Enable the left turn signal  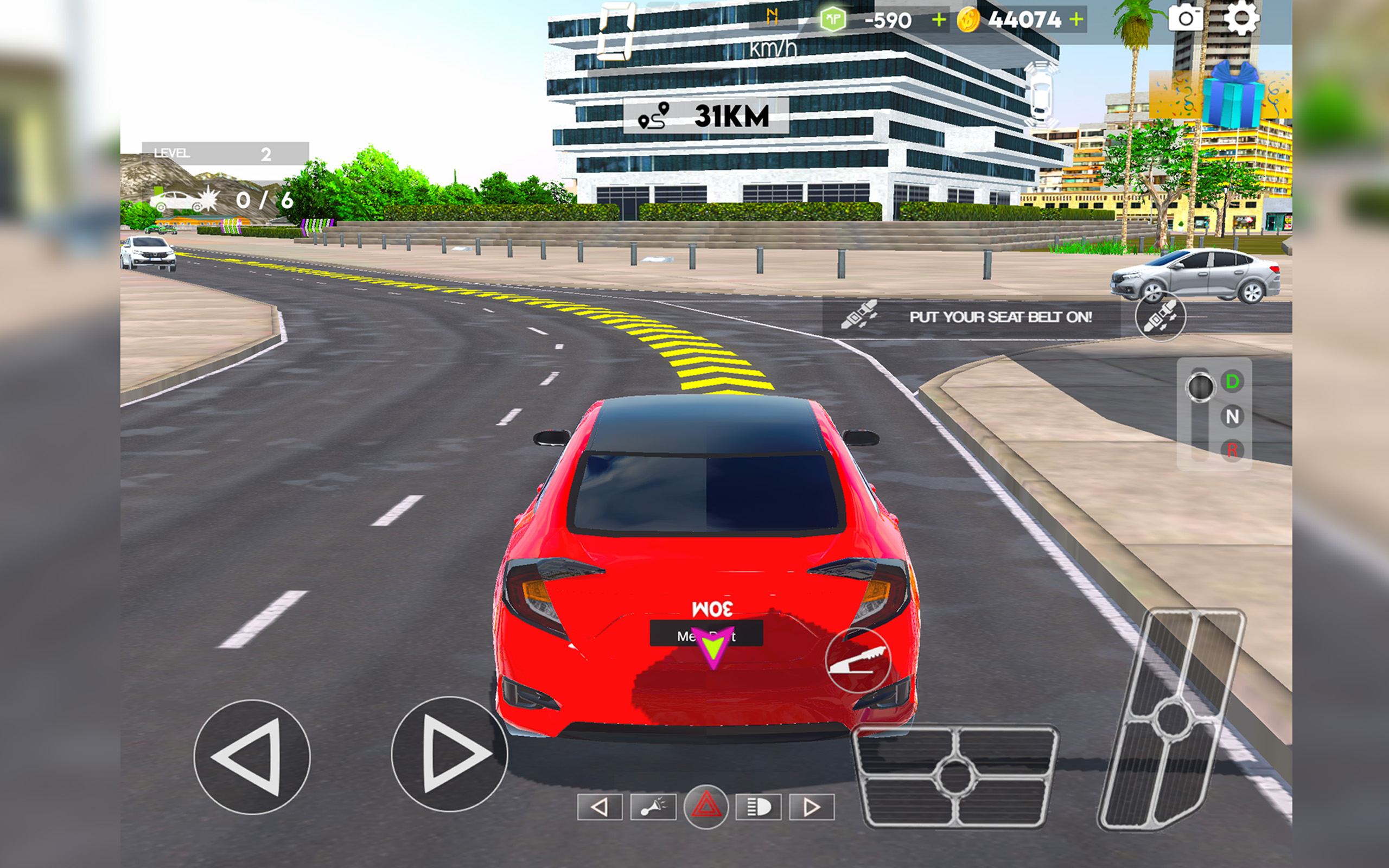click(x=600, y=807)
